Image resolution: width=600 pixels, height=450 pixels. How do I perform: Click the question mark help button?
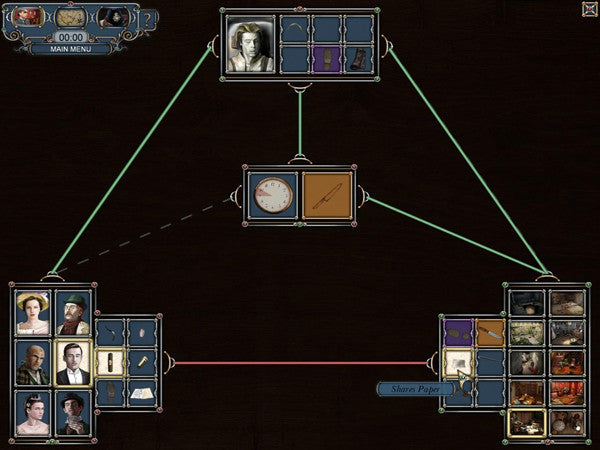pos(148,19)
